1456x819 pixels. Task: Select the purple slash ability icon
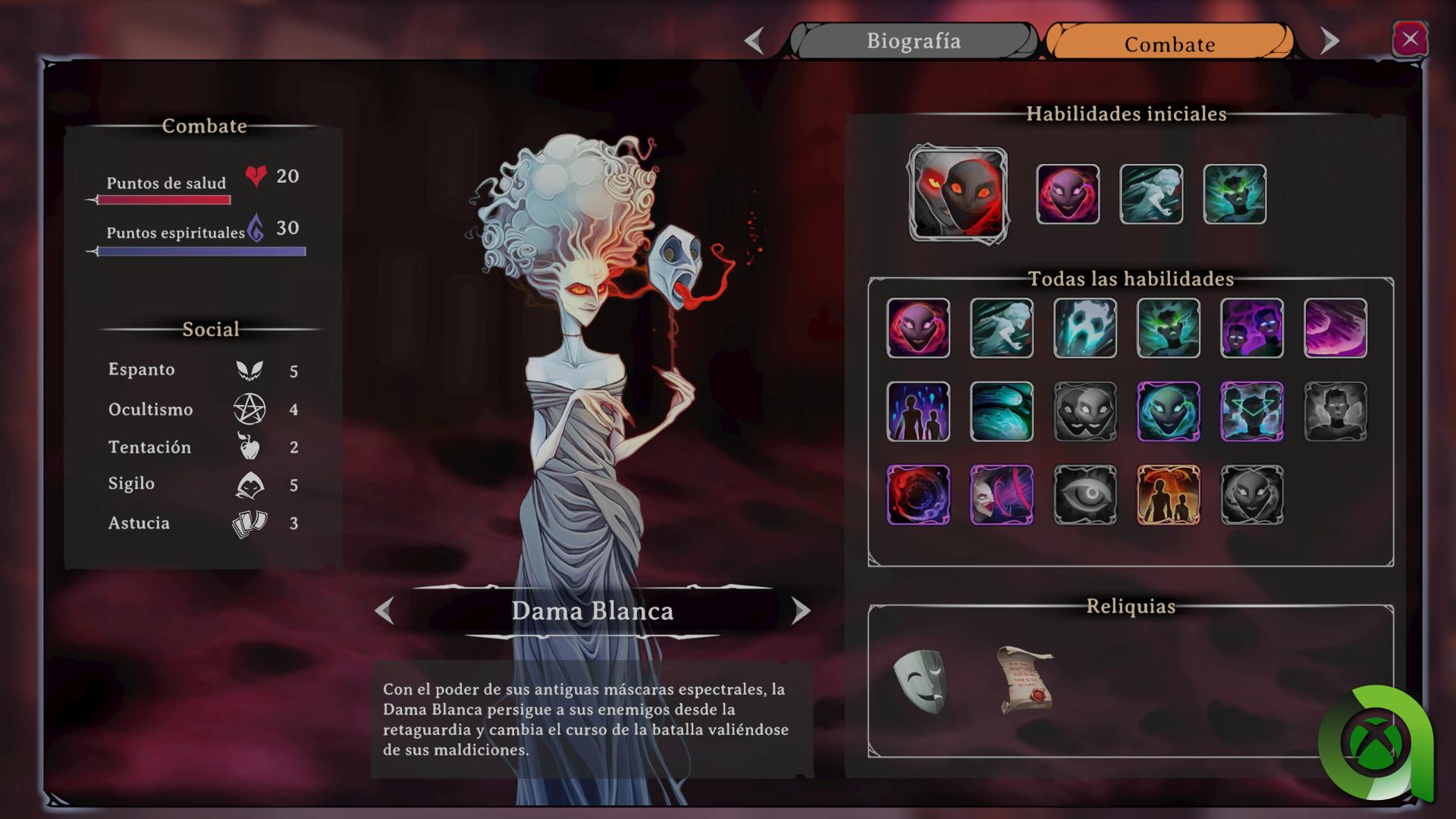click(1335, 328)
